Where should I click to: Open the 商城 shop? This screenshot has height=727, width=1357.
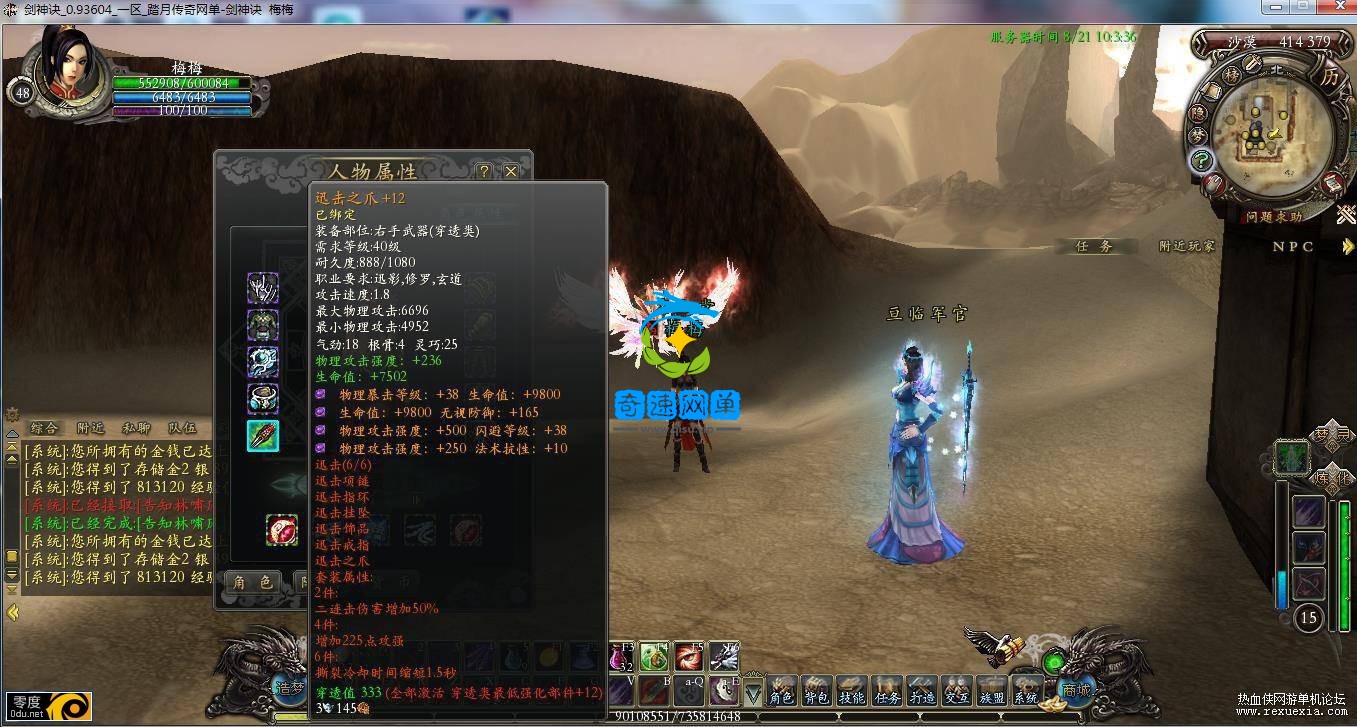pyautogui.click(x=1076, y=690)
